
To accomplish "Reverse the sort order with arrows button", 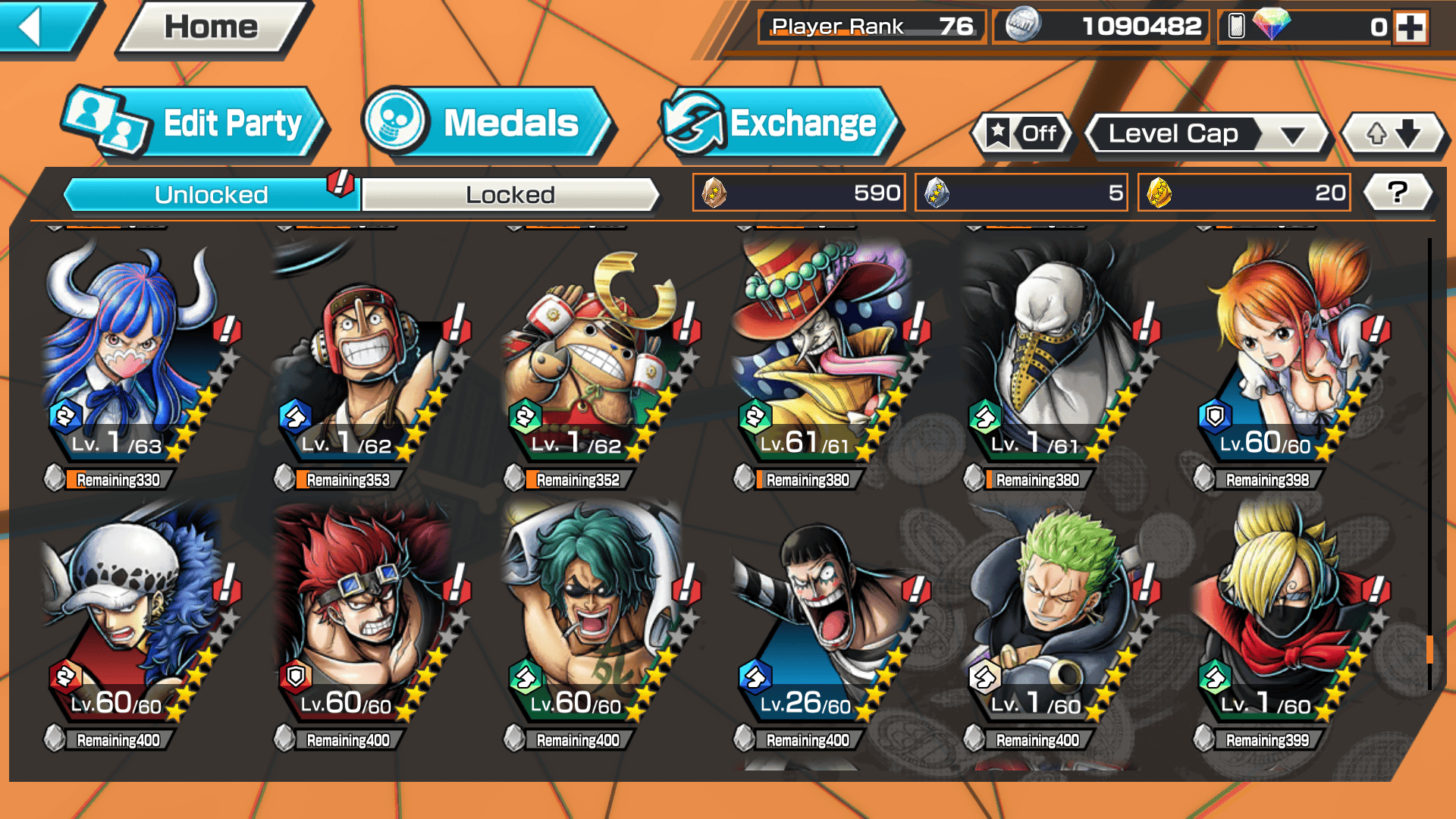I will tap(1393, 134).
